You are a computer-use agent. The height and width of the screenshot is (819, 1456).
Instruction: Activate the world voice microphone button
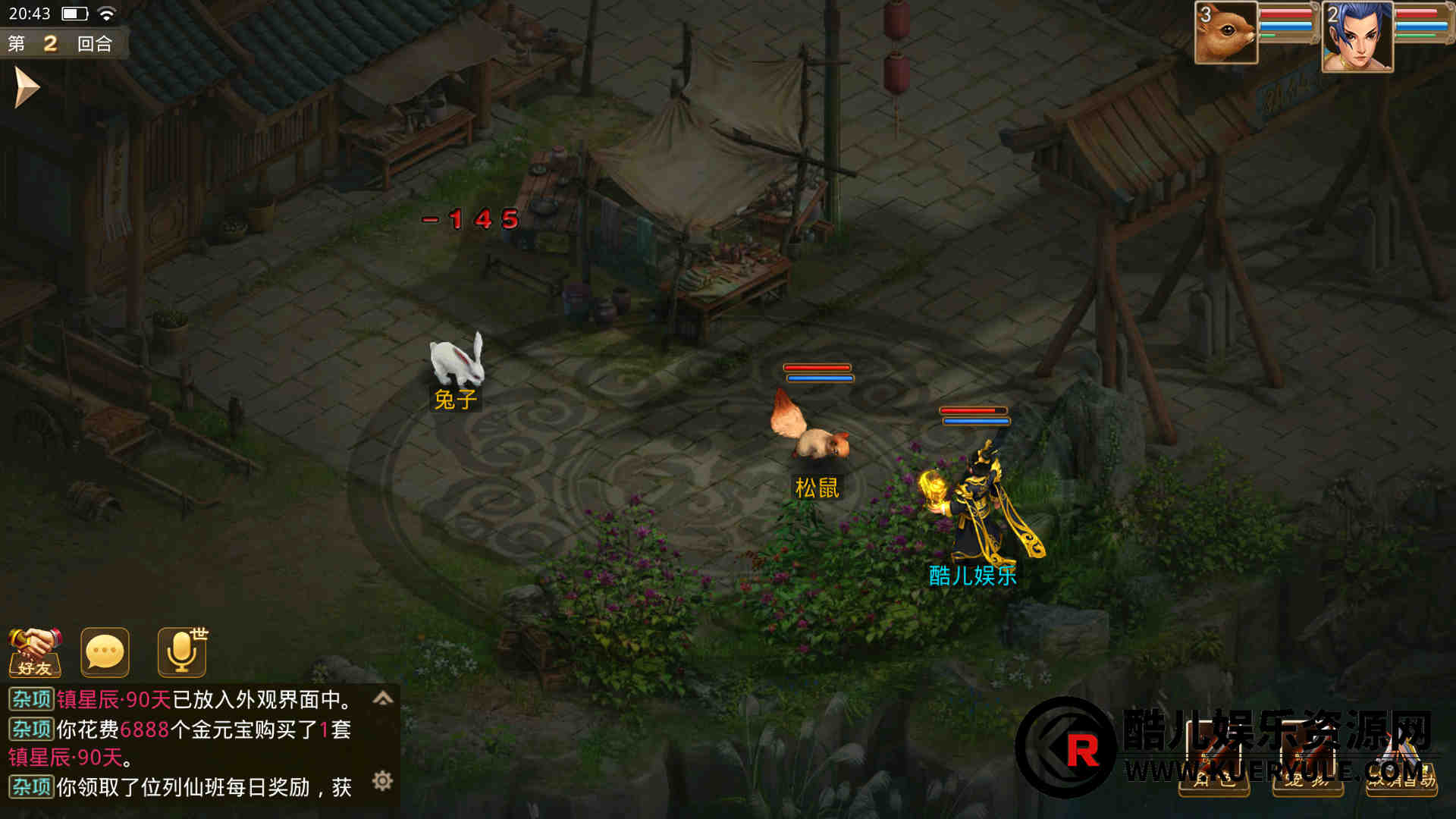click(182, 651)
